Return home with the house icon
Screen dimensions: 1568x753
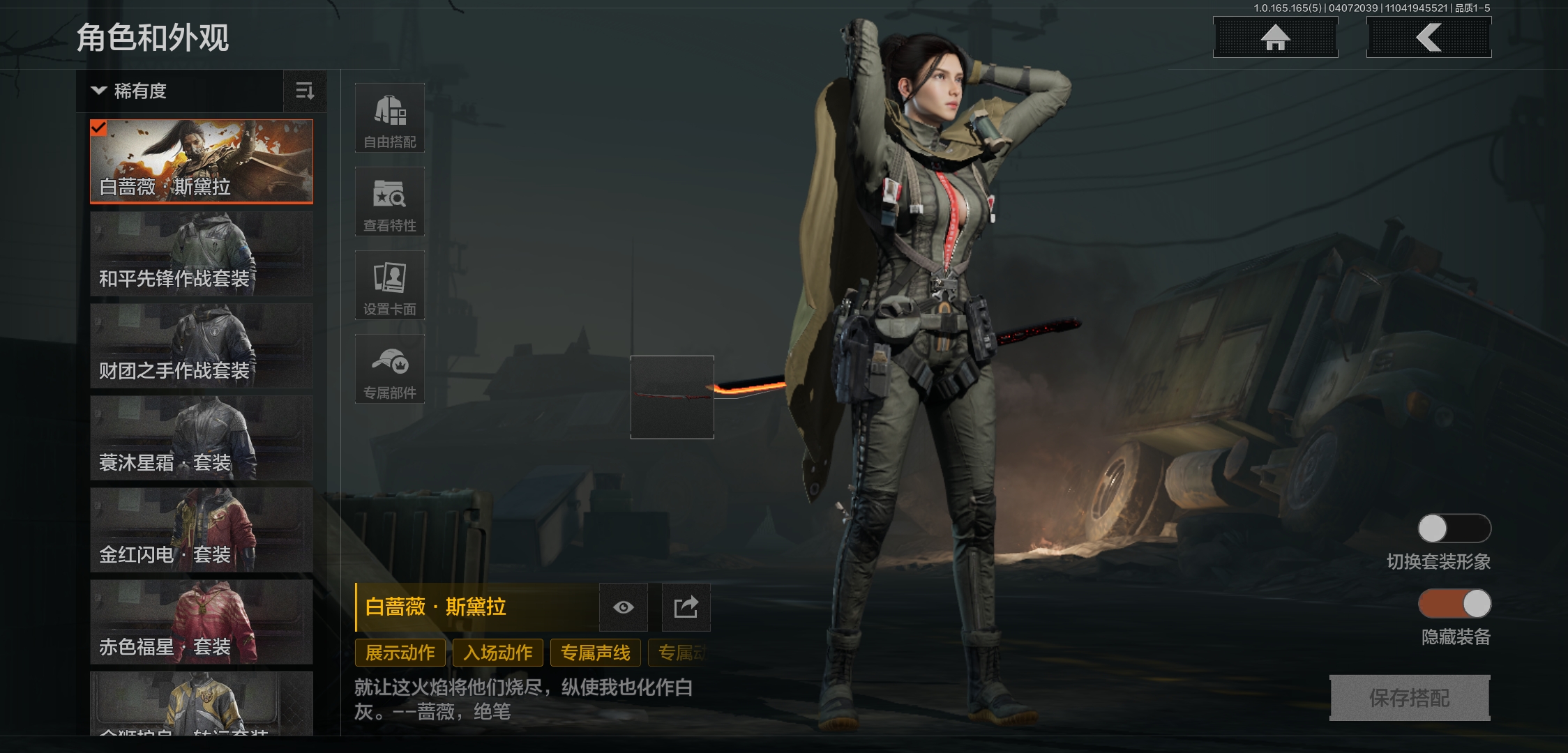[x=1275, y=38]
